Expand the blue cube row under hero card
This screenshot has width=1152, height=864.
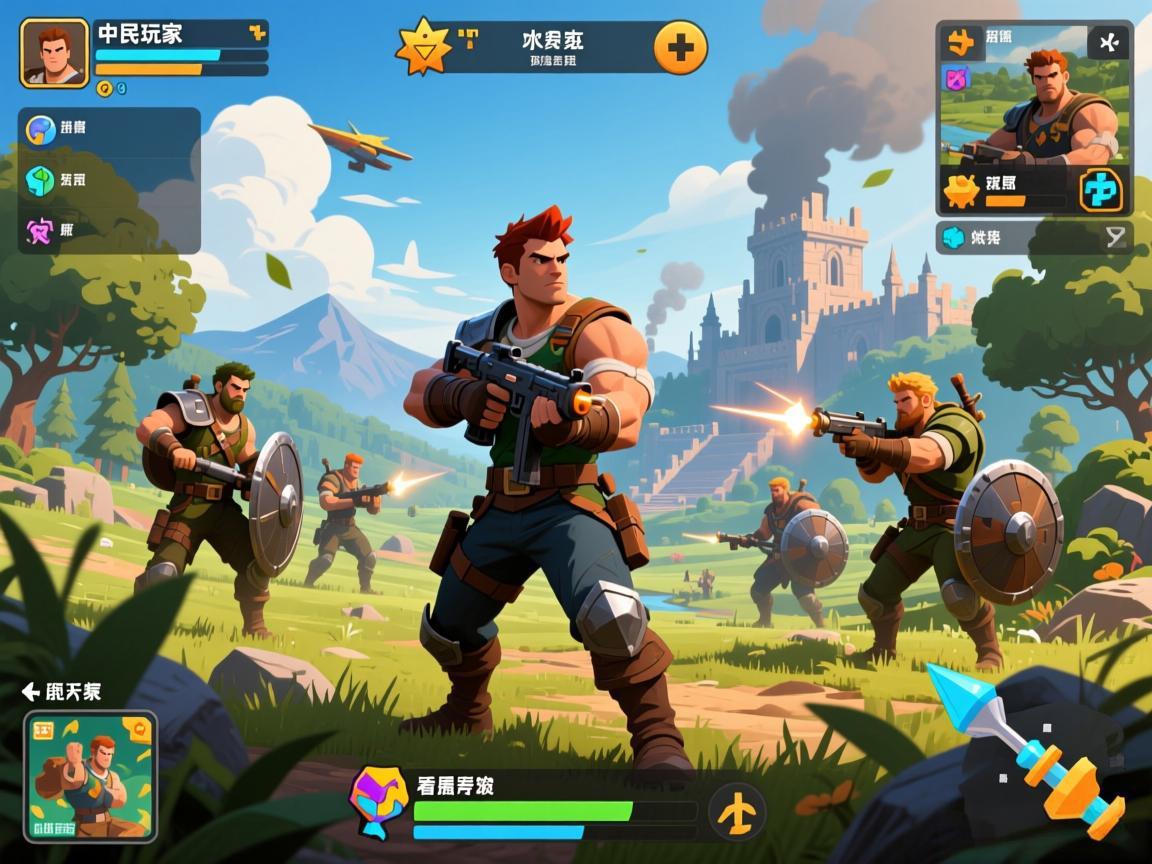[1034, 237]
